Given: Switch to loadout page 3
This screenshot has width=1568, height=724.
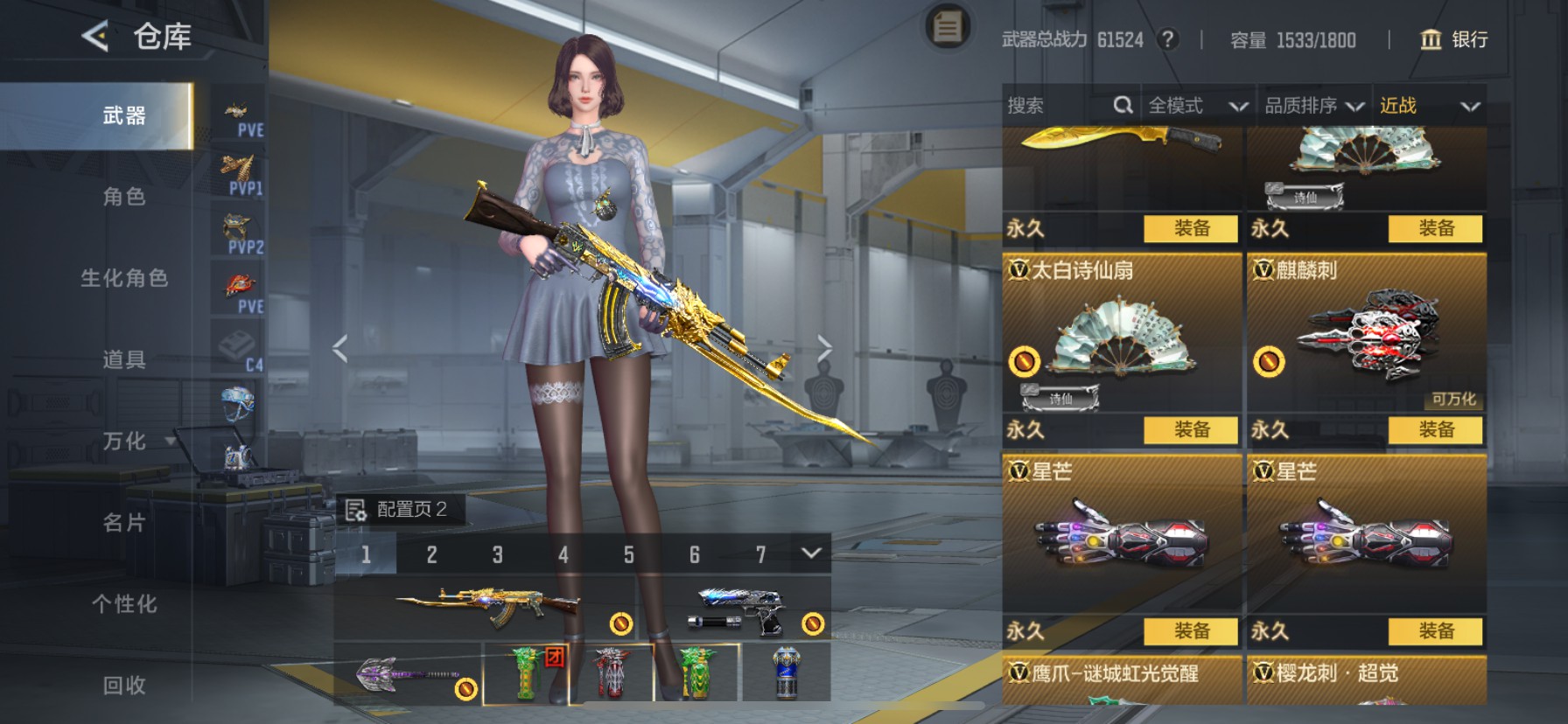Looking at the screenshot, I should (497, 554).
